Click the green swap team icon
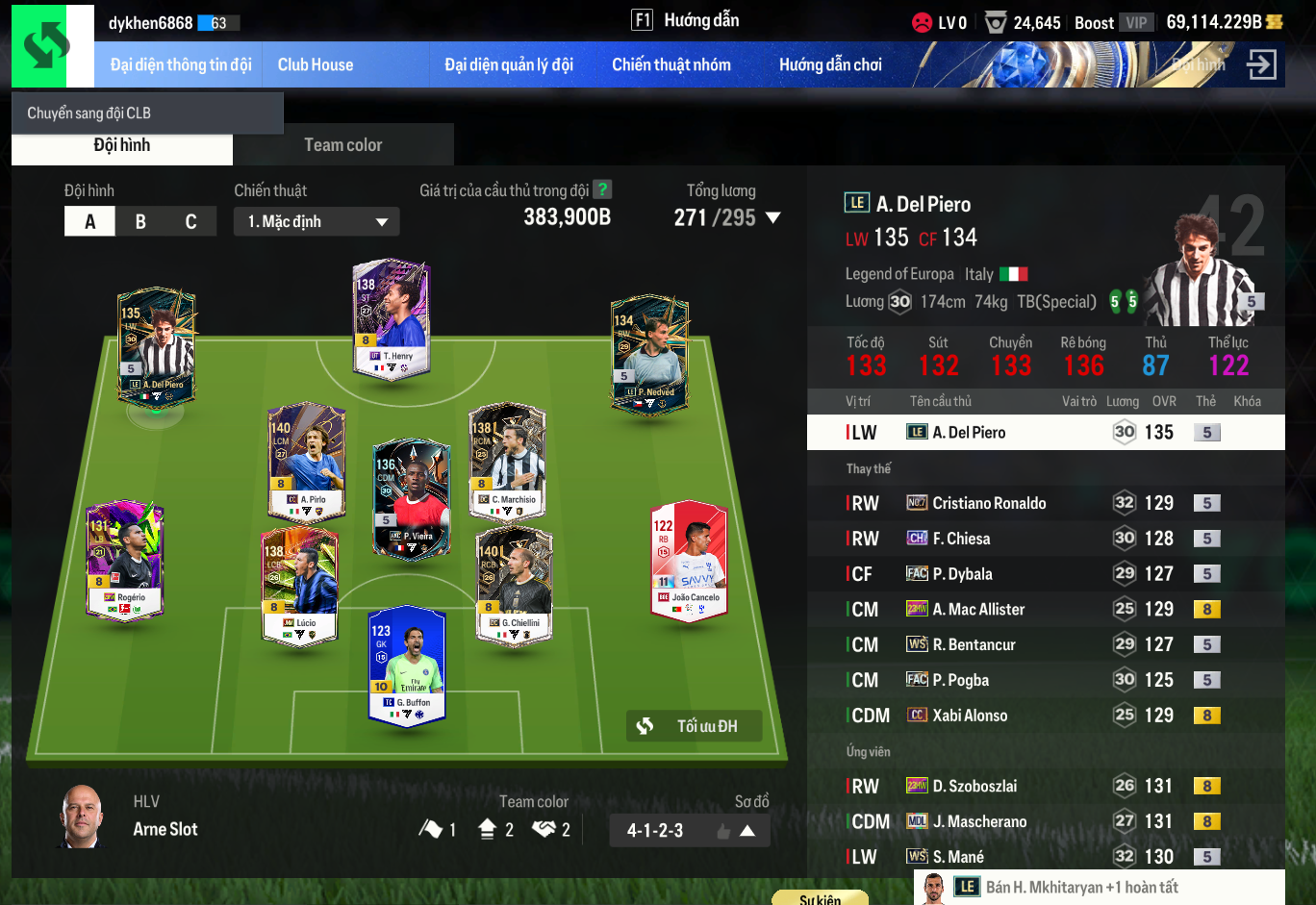 click(x=46, y=46)
